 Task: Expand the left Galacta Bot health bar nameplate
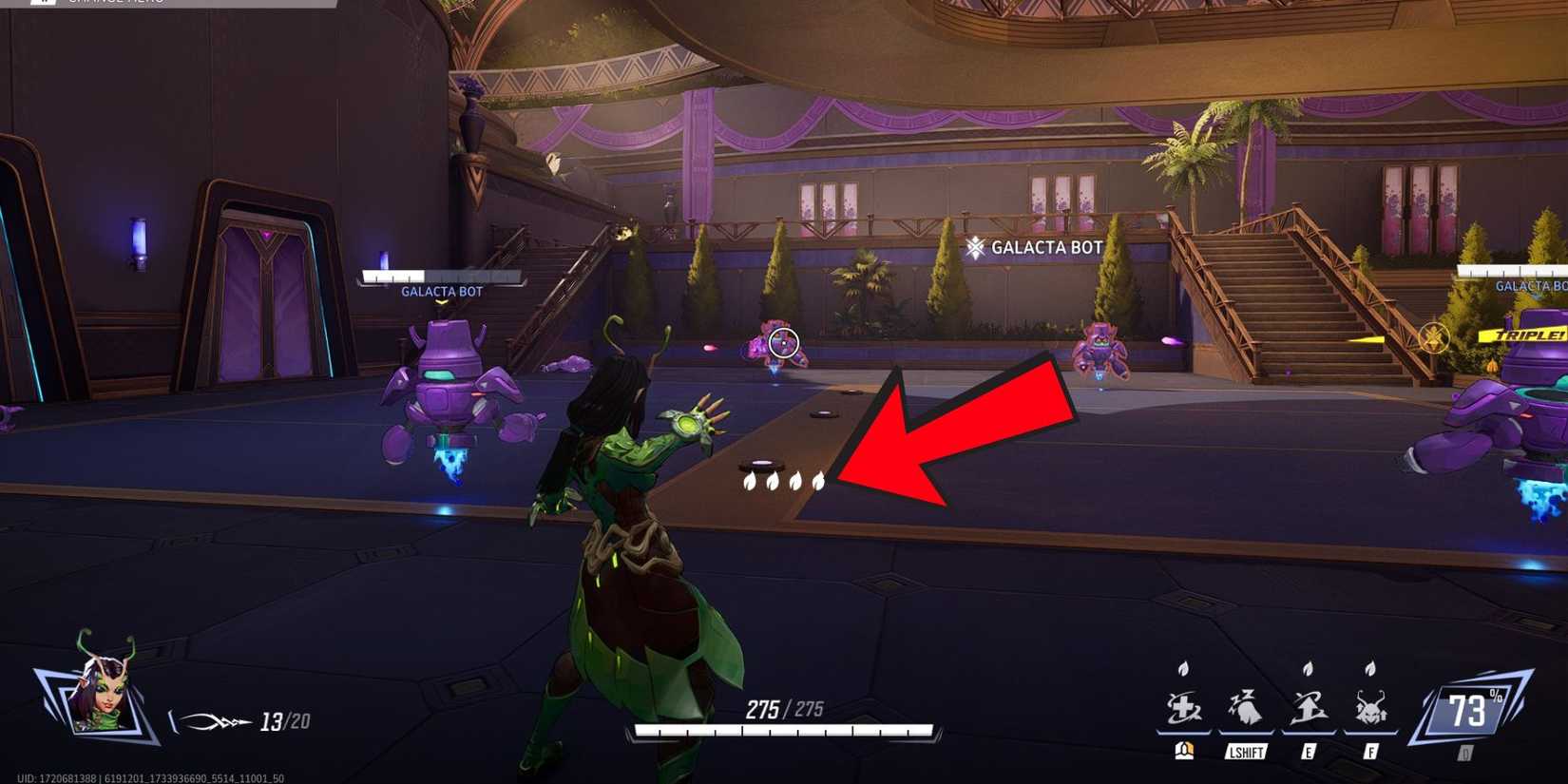click(439, 278)
